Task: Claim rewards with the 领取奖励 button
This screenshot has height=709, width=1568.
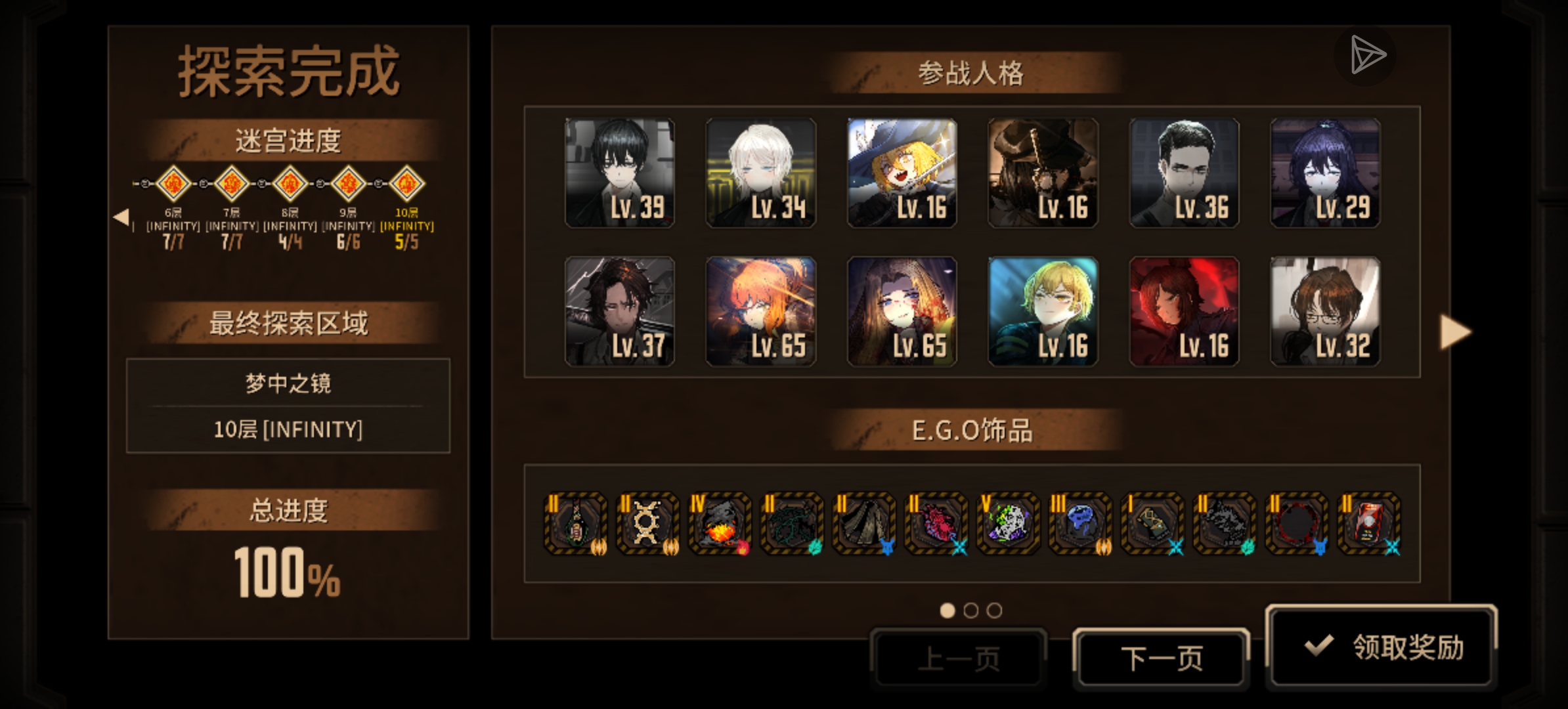Action: [x=1382, y=647]
